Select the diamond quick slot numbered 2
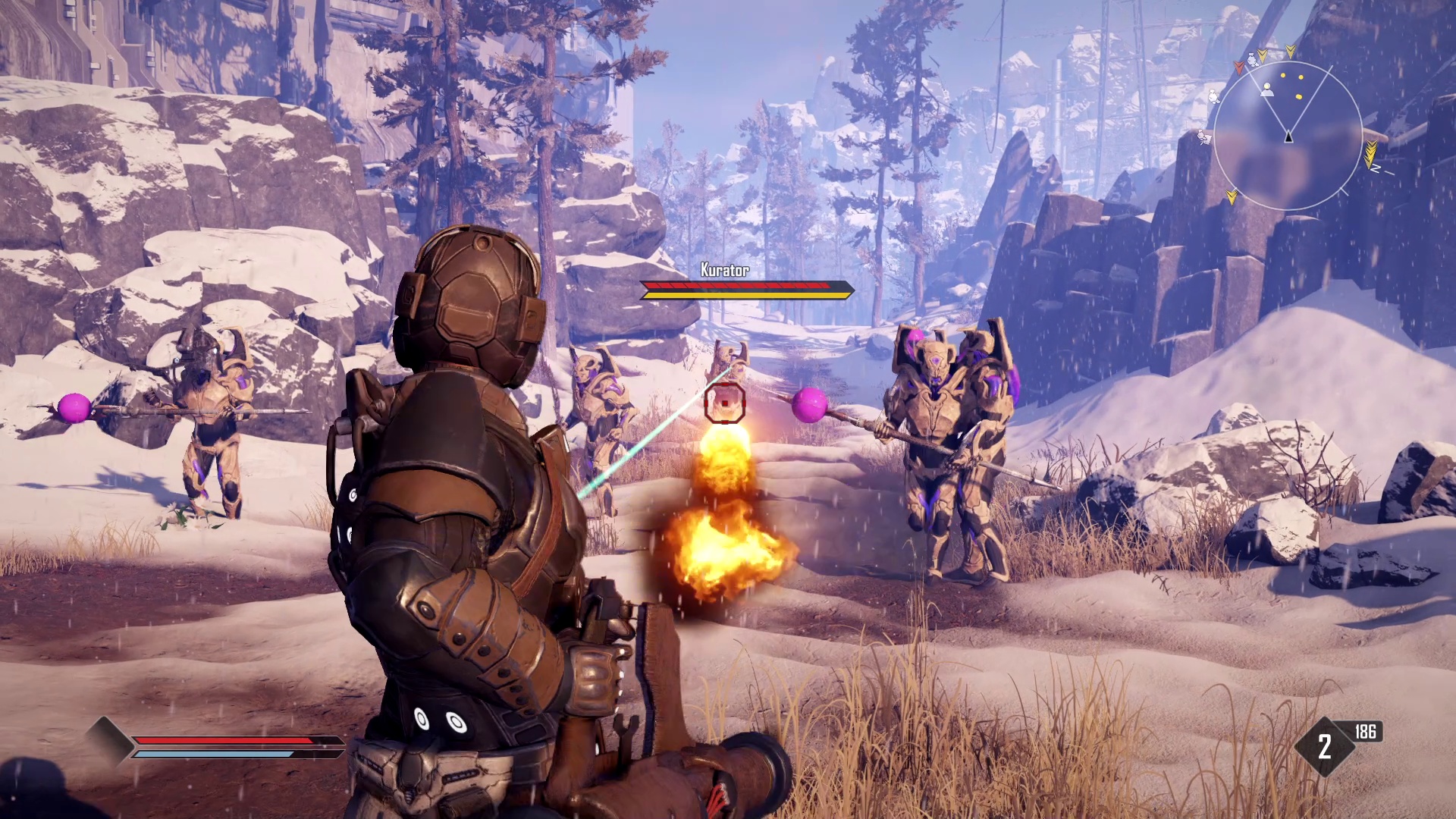Image resolution: width=1456 pixels, height=819 pixels. (x=1324, y=747)
